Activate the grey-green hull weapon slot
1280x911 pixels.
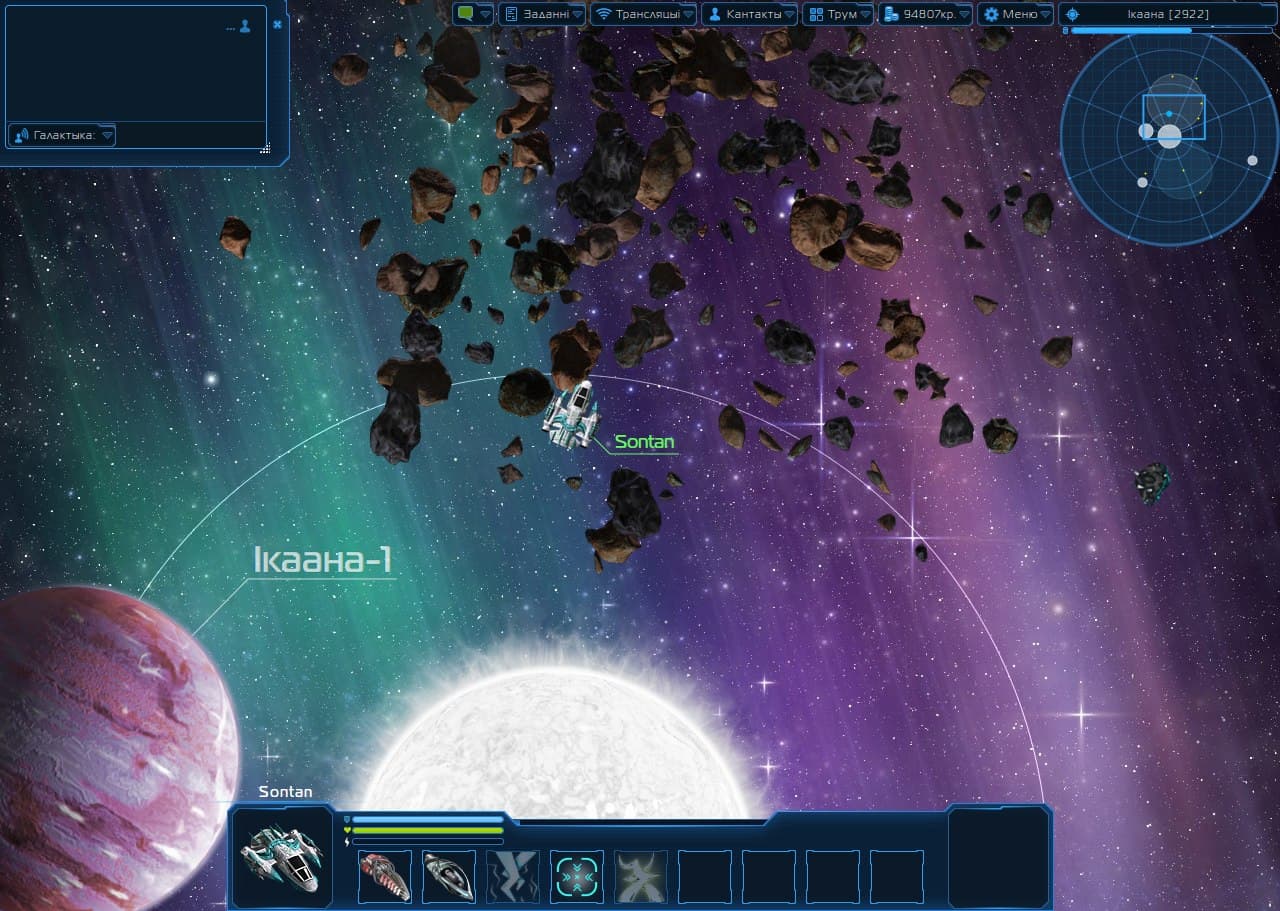point(448,876)
